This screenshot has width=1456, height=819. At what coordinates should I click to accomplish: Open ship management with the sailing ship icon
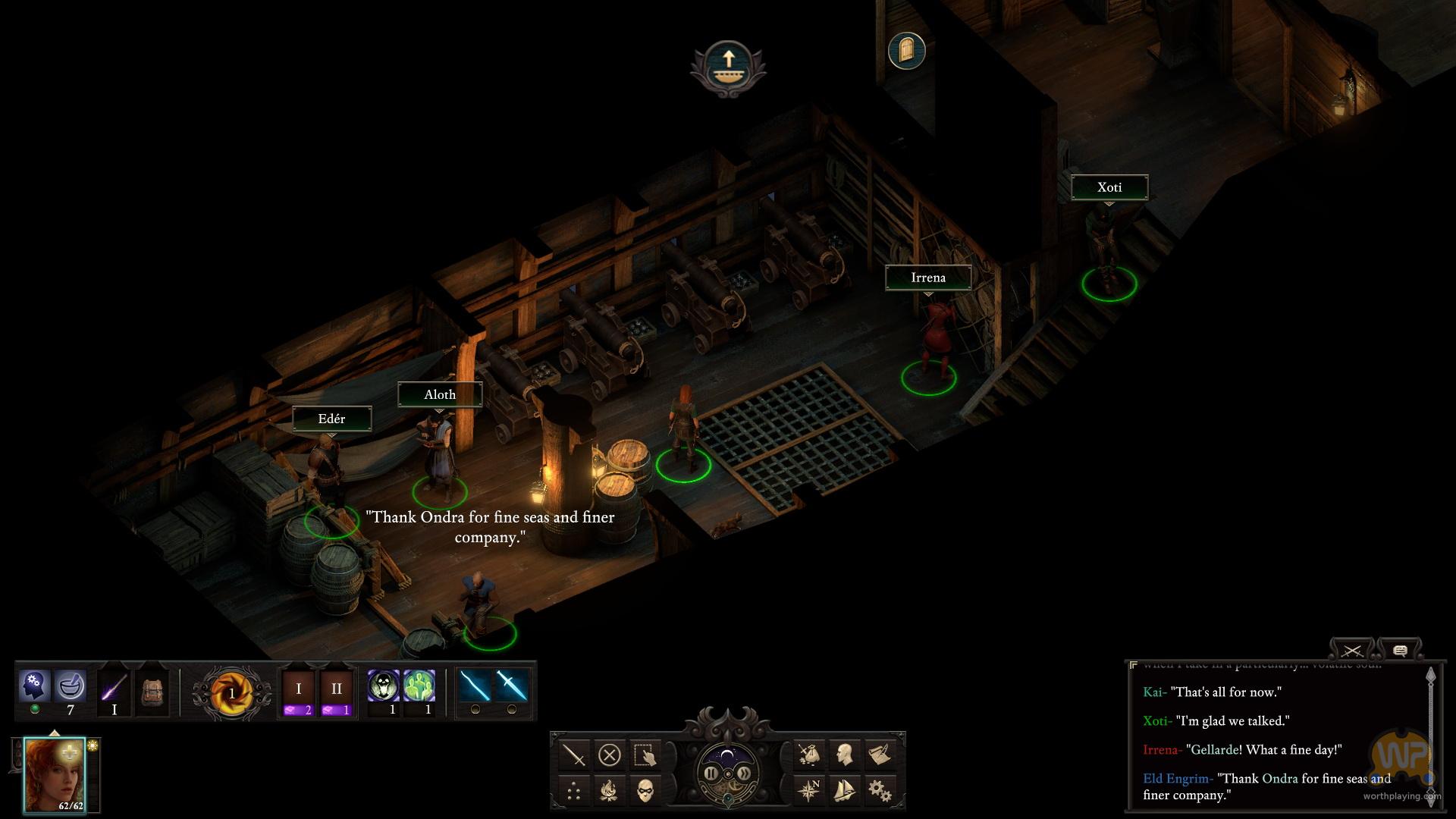(x=844, y=791)
